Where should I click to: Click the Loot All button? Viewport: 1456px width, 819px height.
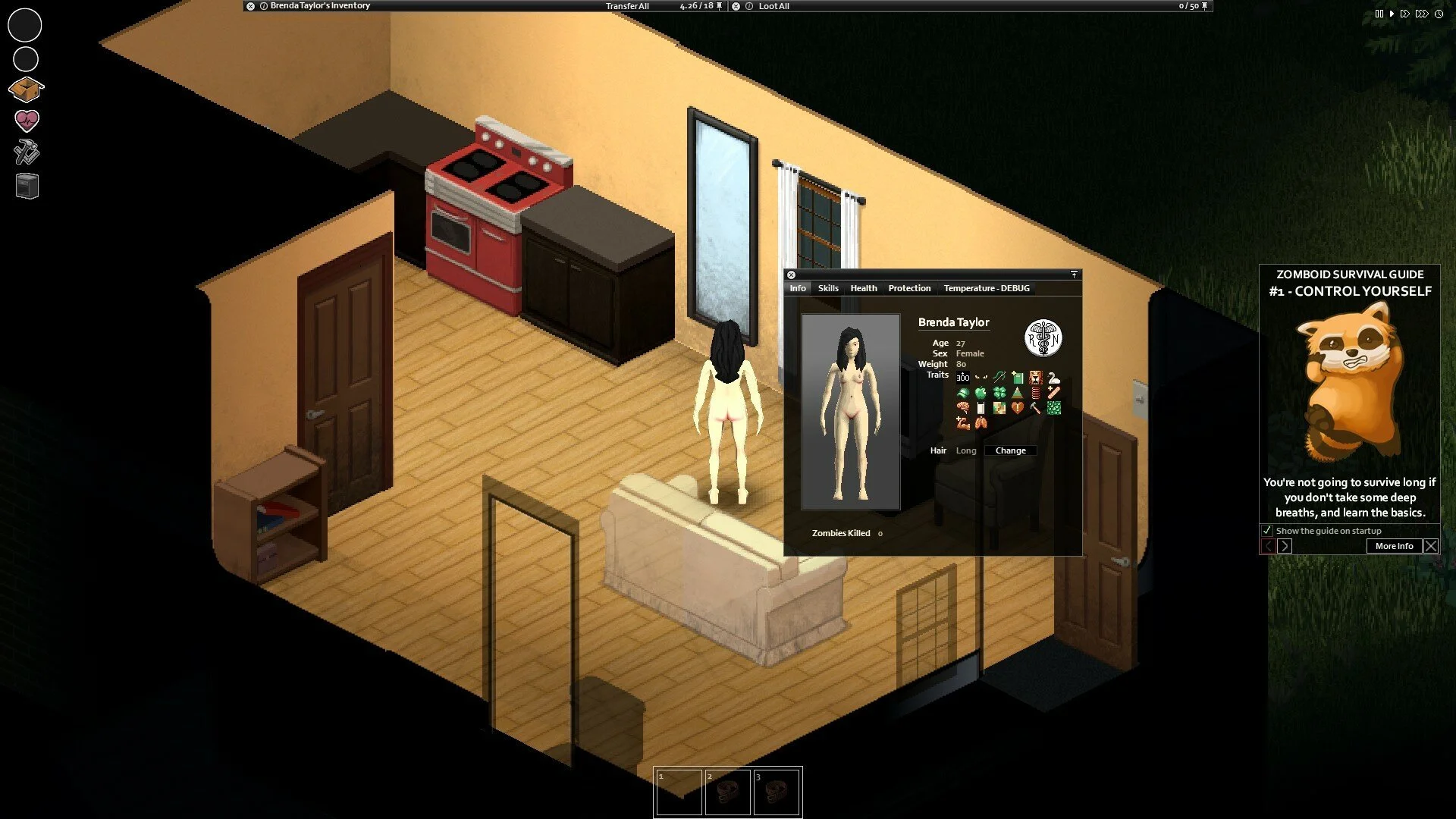tap(773, 6)
